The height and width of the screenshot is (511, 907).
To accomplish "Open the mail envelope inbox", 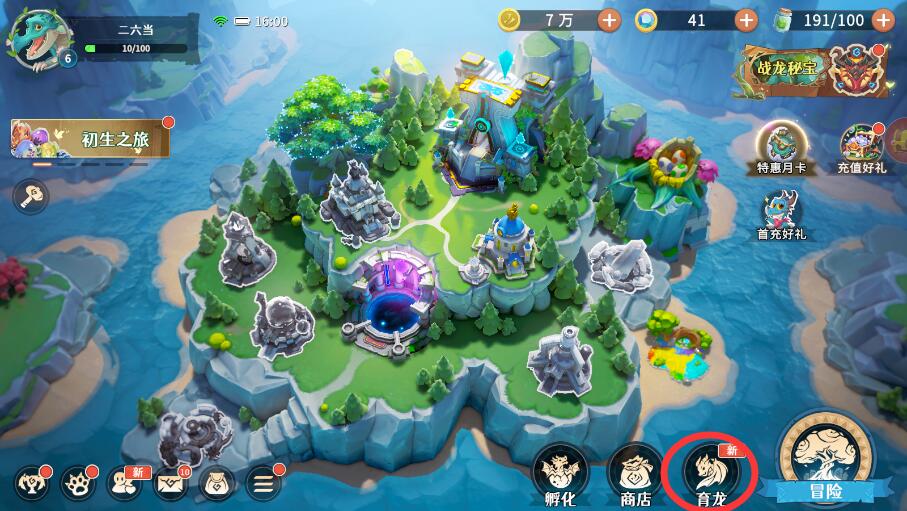I will point(172,484).
